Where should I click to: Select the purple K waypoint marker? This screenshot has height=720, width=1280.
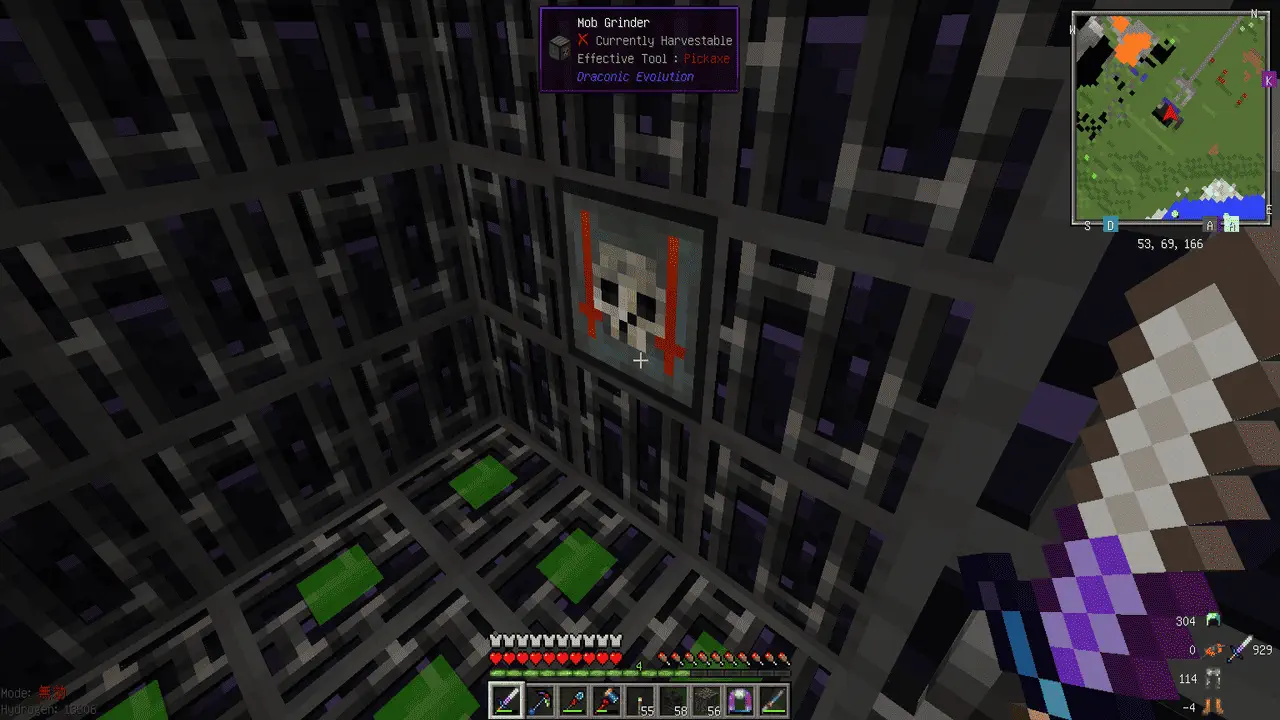point(1269,79)
